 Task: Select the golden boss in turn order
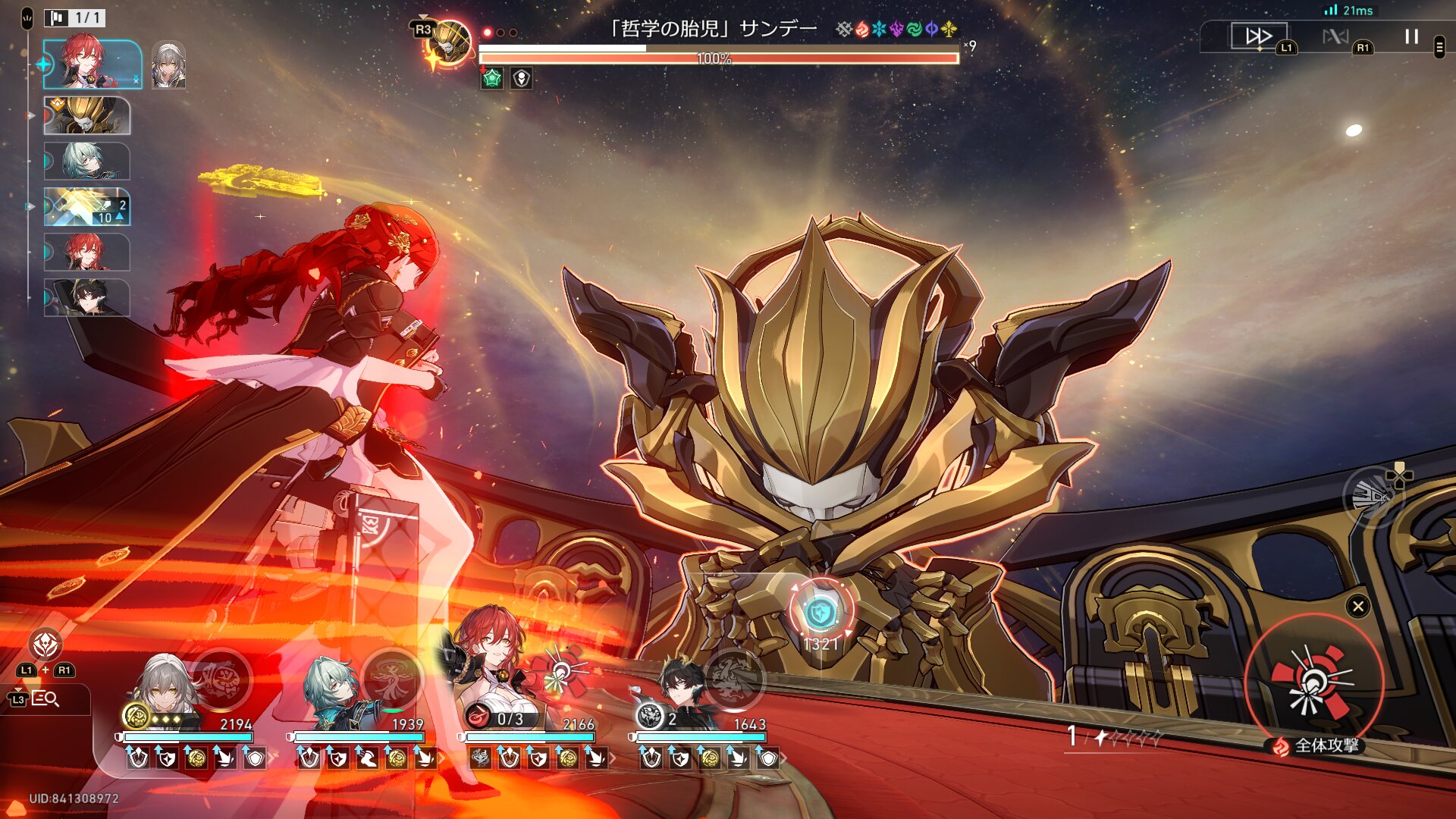pos(86,115)
